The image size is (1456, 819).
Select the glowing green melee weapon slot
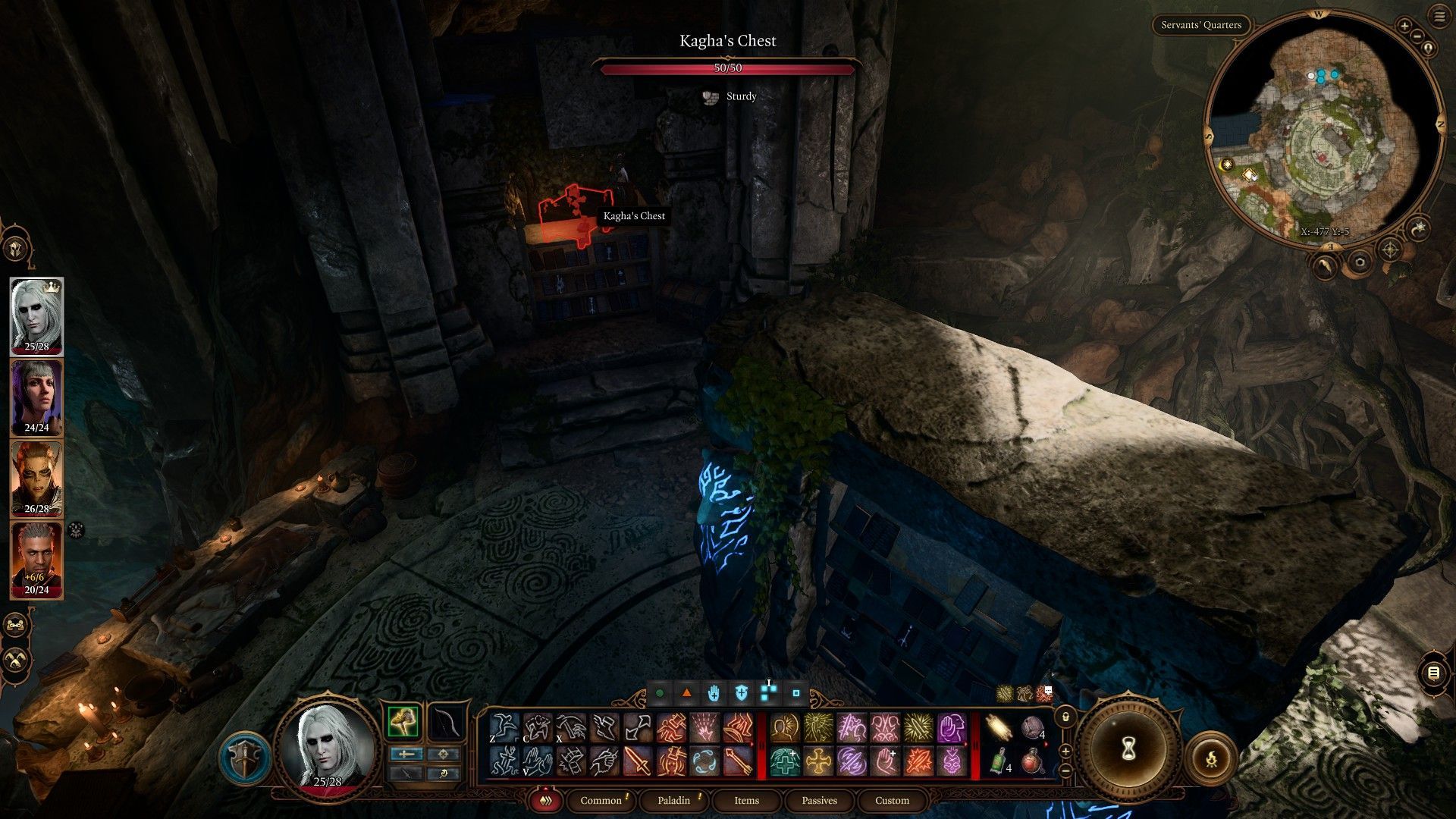pyautogui.click(x=403, y=721)
